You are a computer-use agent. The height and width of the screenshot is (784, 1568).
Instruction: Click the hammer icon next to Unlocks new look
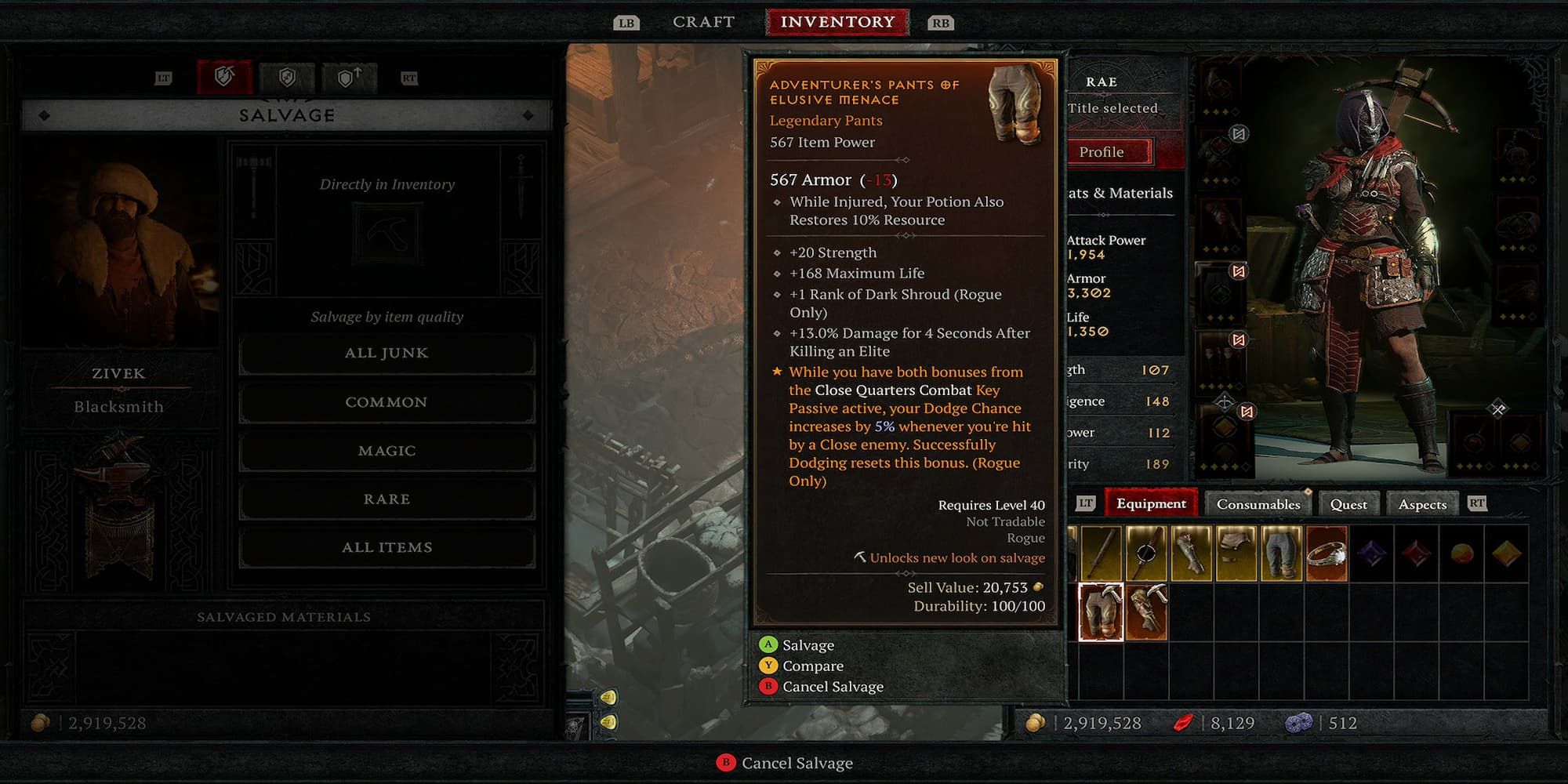(862, 557)
